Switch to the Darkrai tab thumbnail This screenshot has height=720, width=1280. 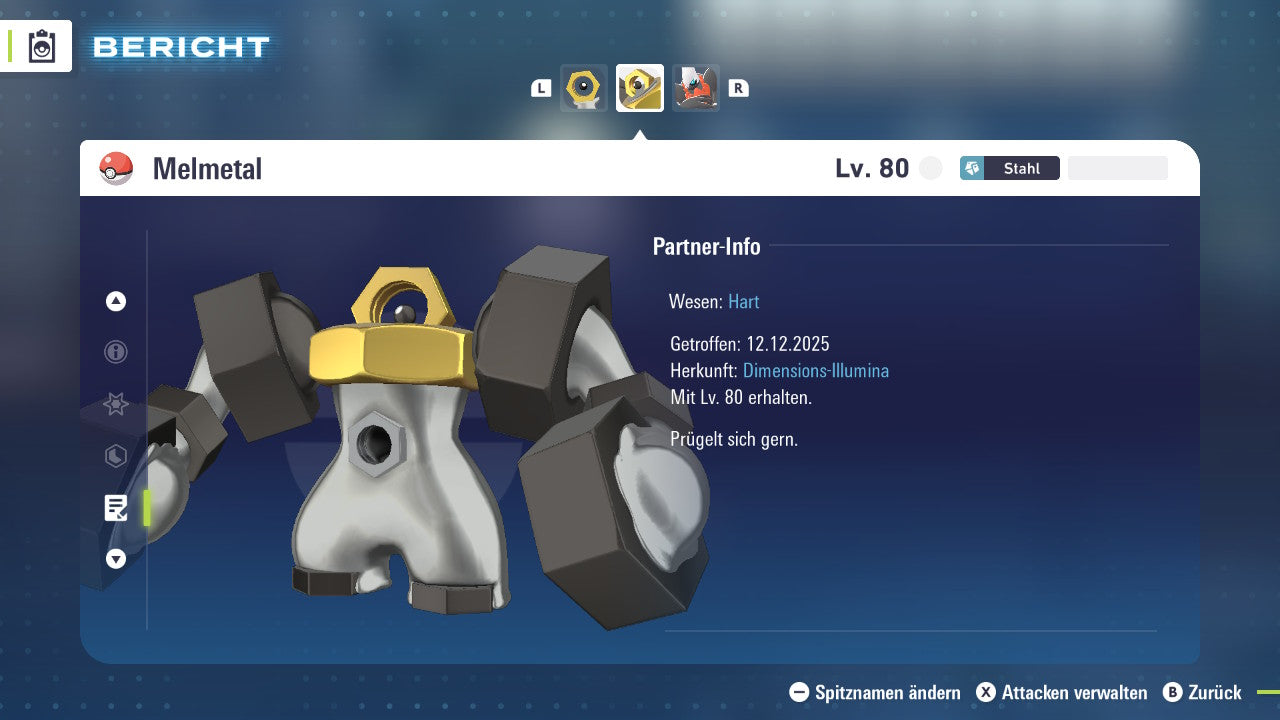(x=695, y=88)
